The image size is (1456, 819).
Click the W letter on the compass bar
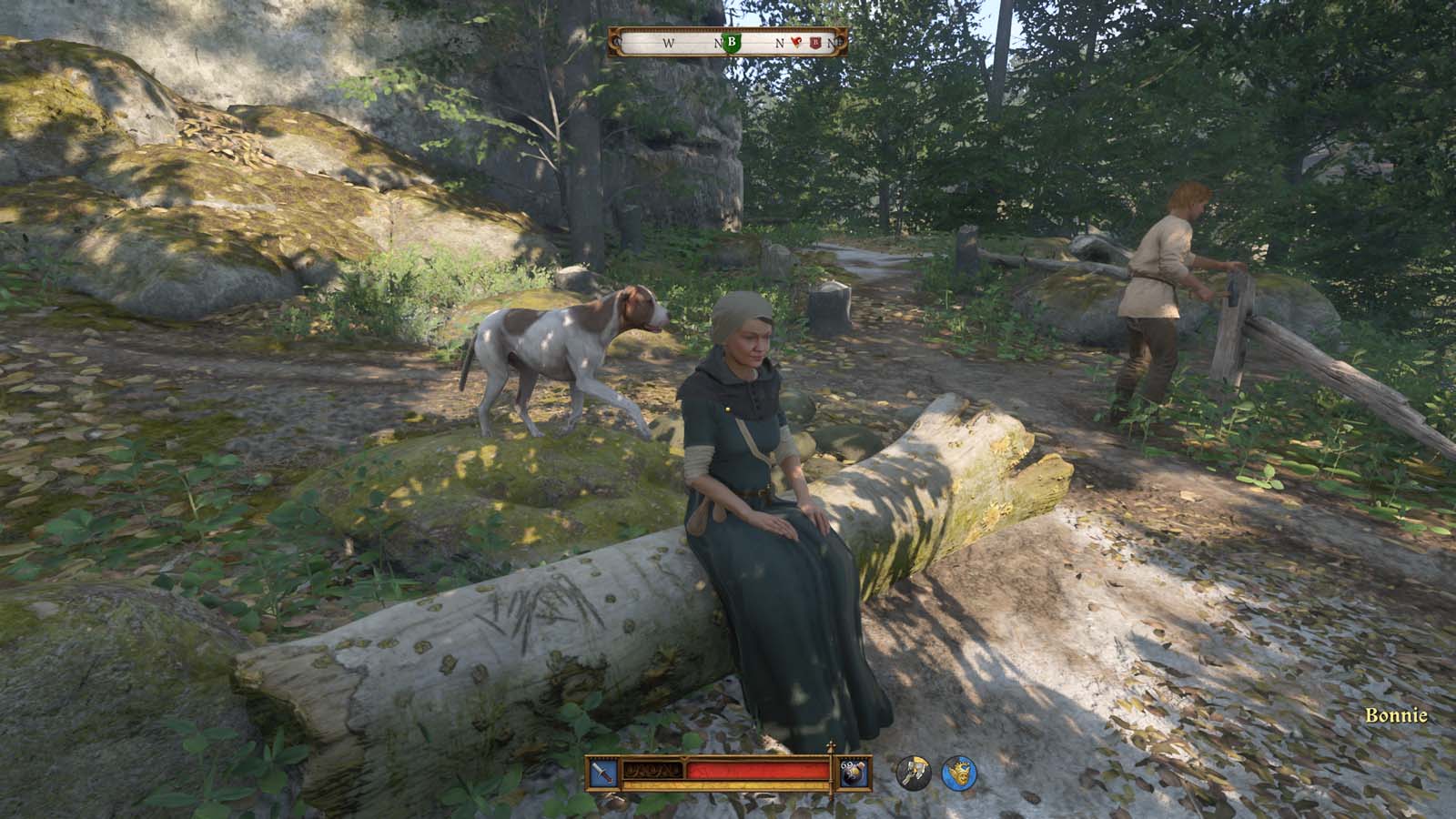[669, 43]
